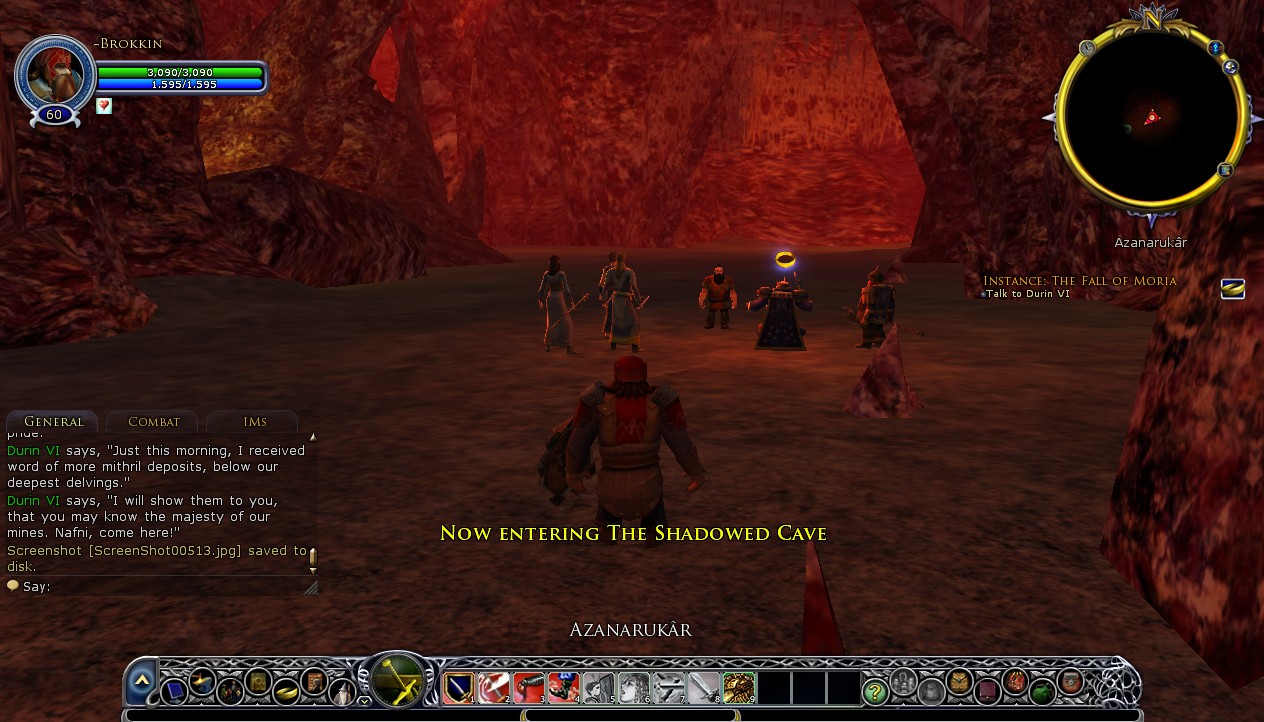Open the minimap radar
The width and height of the screenshot is (1264, 722).
click(1151, 118)
